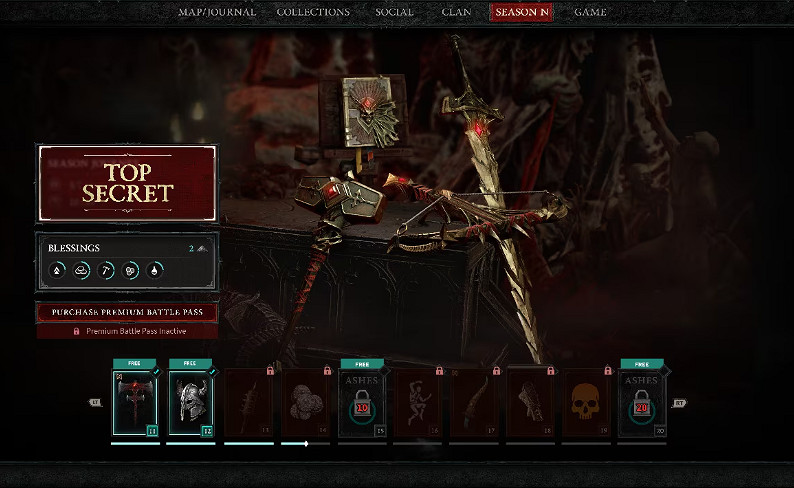Choose the locked Ashes reward tier 15

pyautogui.click(x=361, y=402)
